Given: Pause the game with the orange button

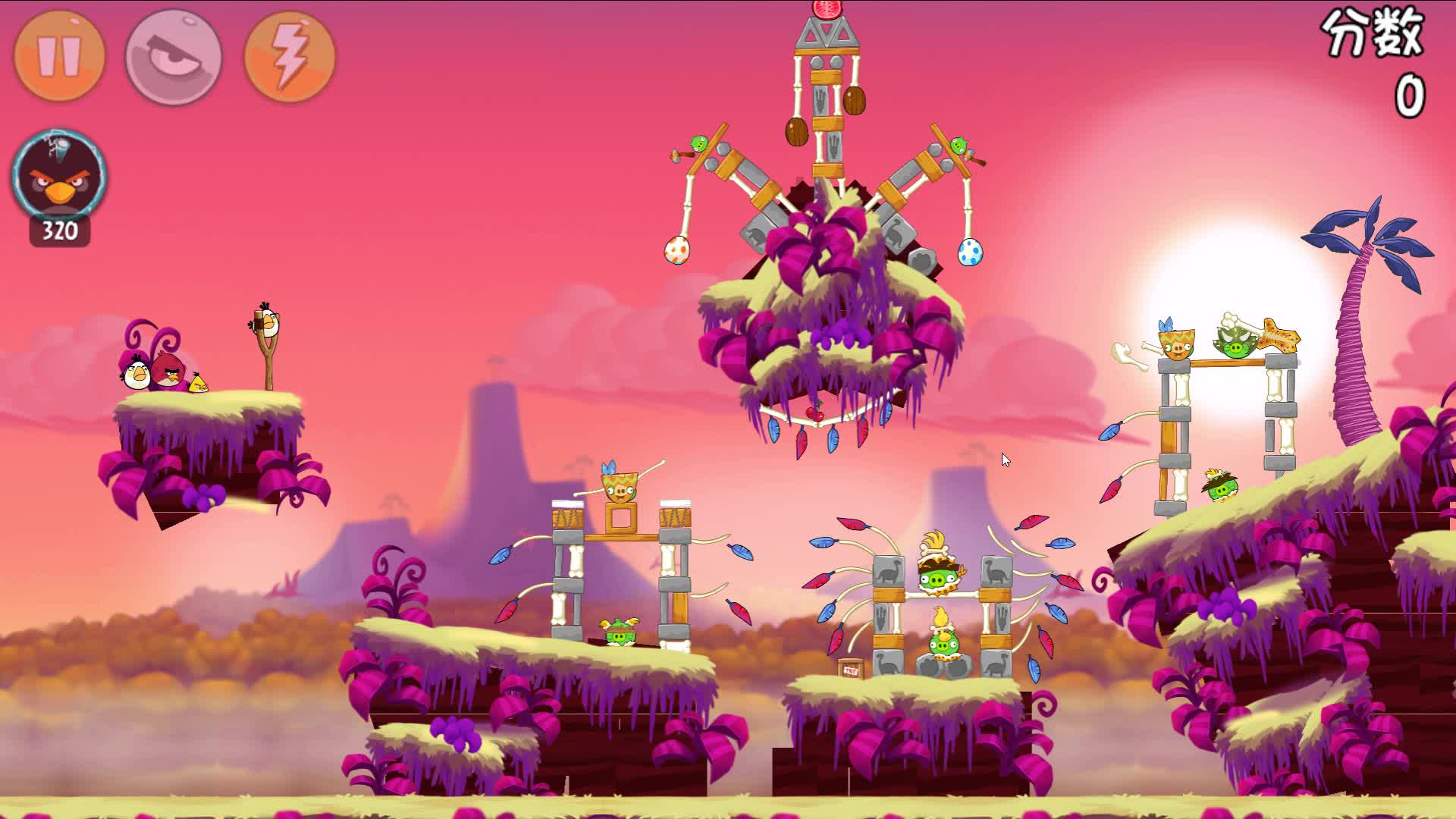Looking at the screenshot, I should (x=59, y=56).
